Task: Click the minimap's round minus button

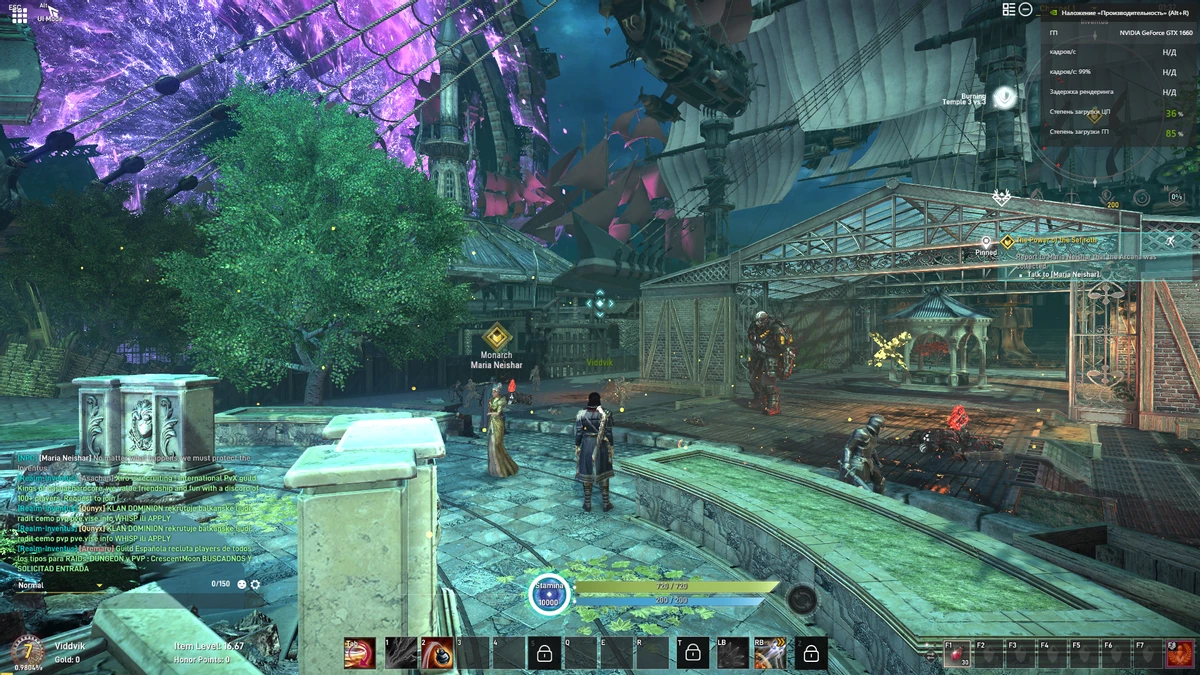Action: [1025, 9]
